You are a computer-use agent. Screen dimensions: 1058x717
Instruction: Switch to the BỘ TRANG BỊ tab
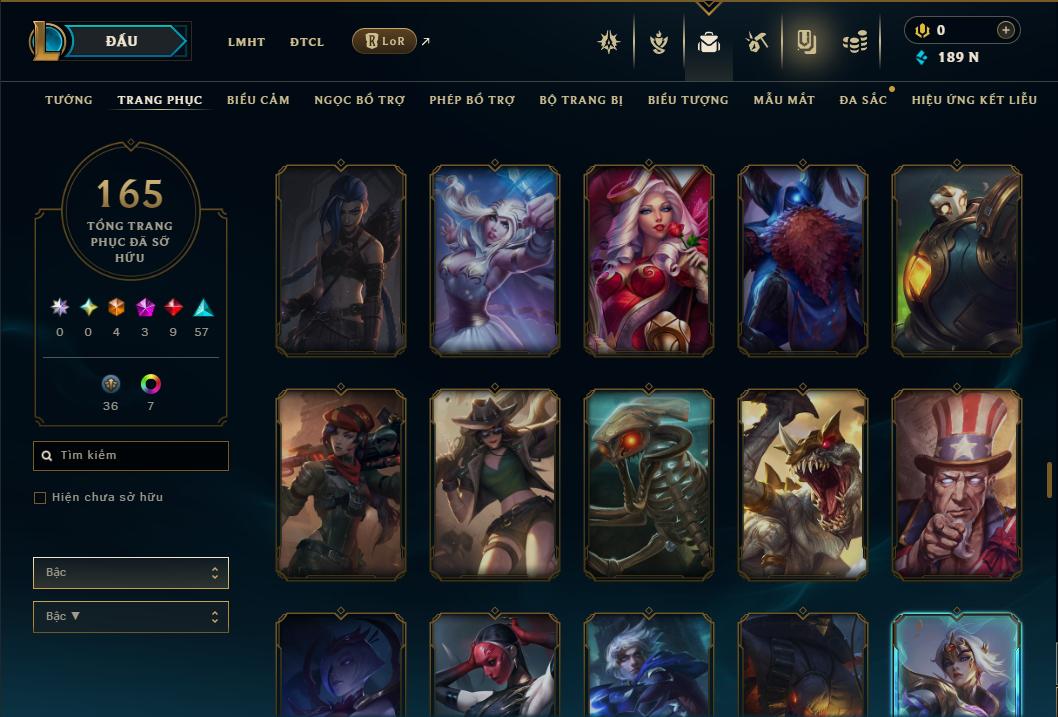pyautogui.click(x=581, y=100)
